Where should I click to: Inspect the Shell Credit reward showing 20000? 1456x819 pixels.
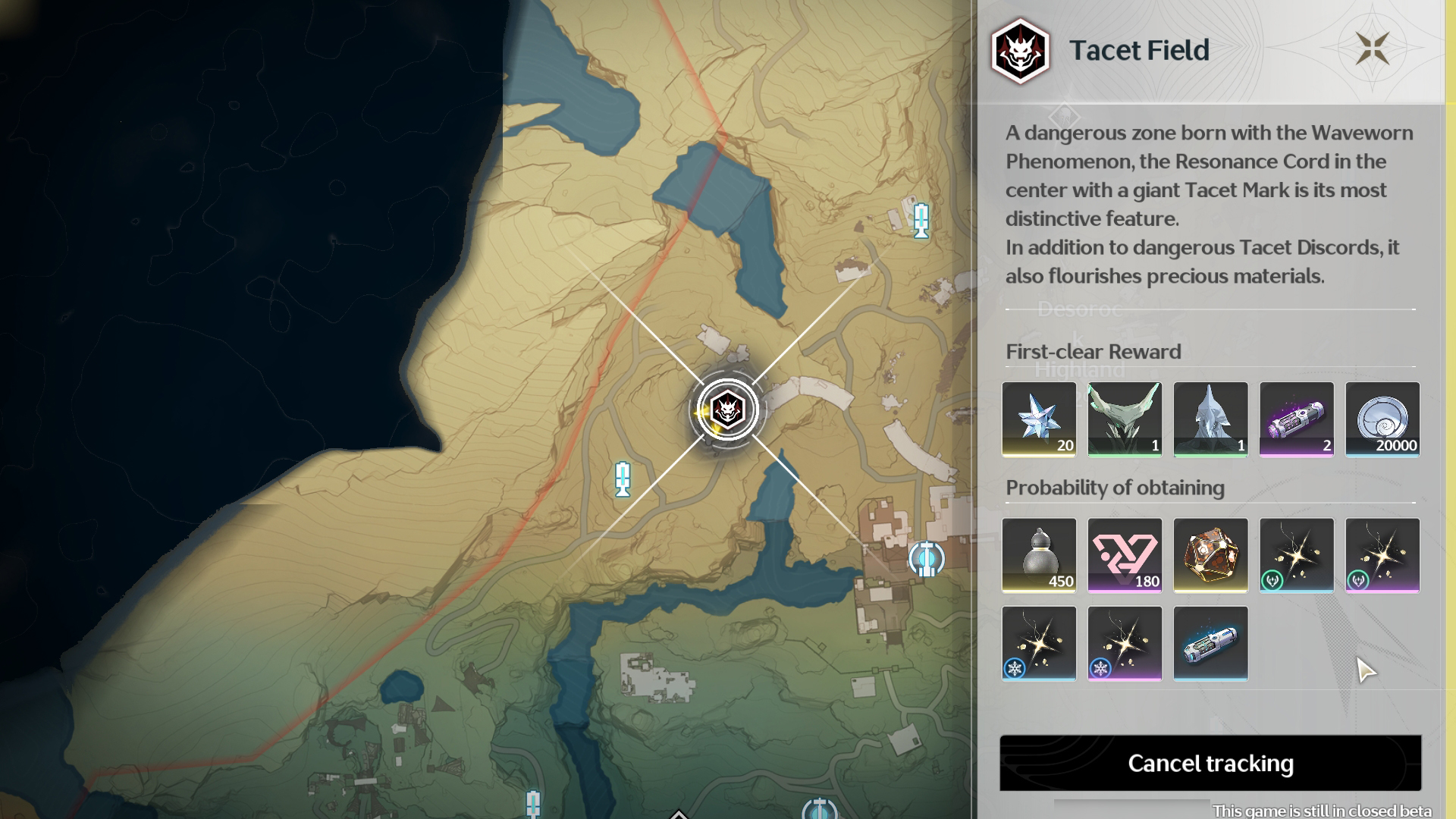click(x=1382, y=419)
